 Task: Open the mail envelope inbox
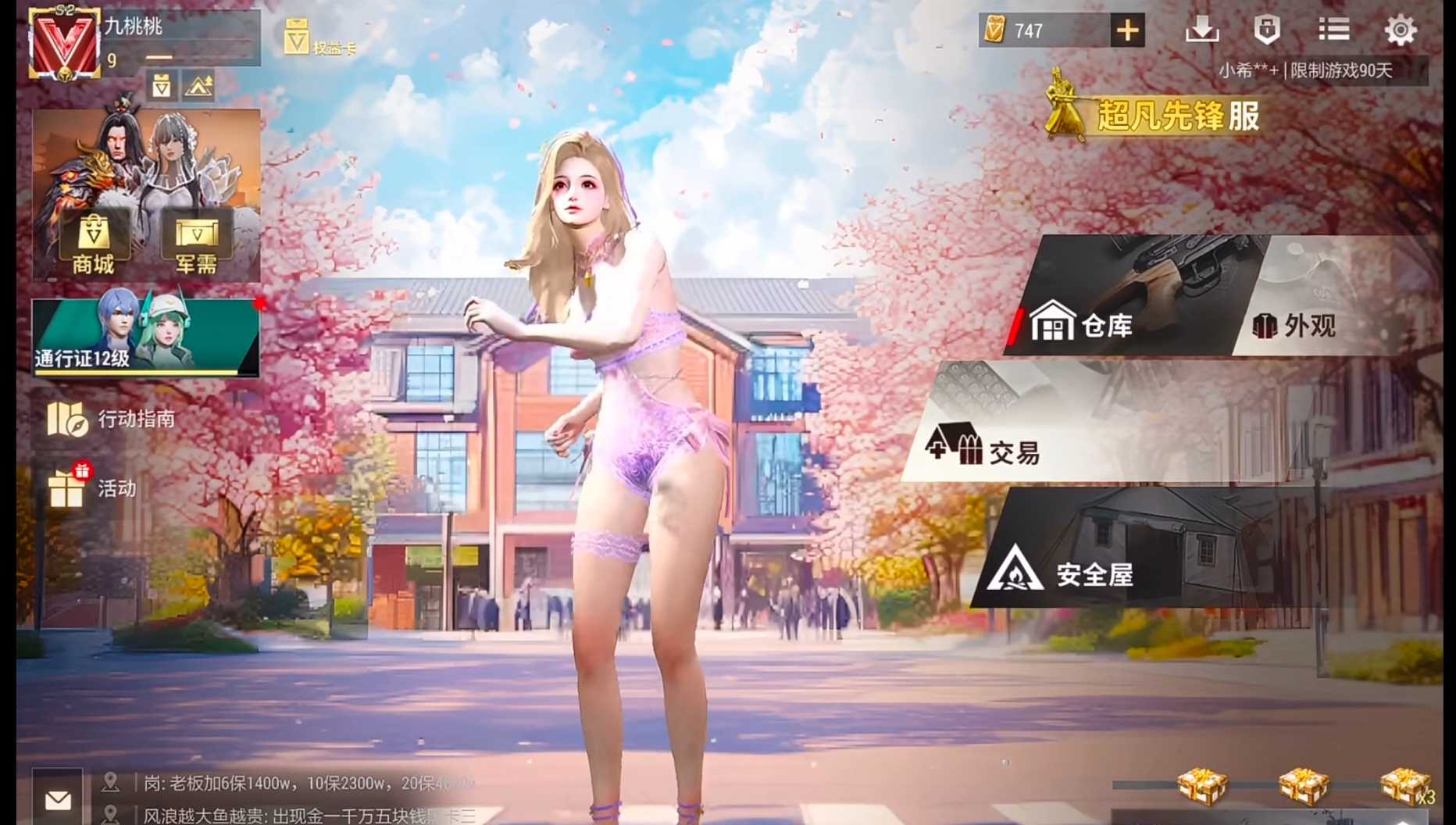pyautogui.click(x=58, y=800)
